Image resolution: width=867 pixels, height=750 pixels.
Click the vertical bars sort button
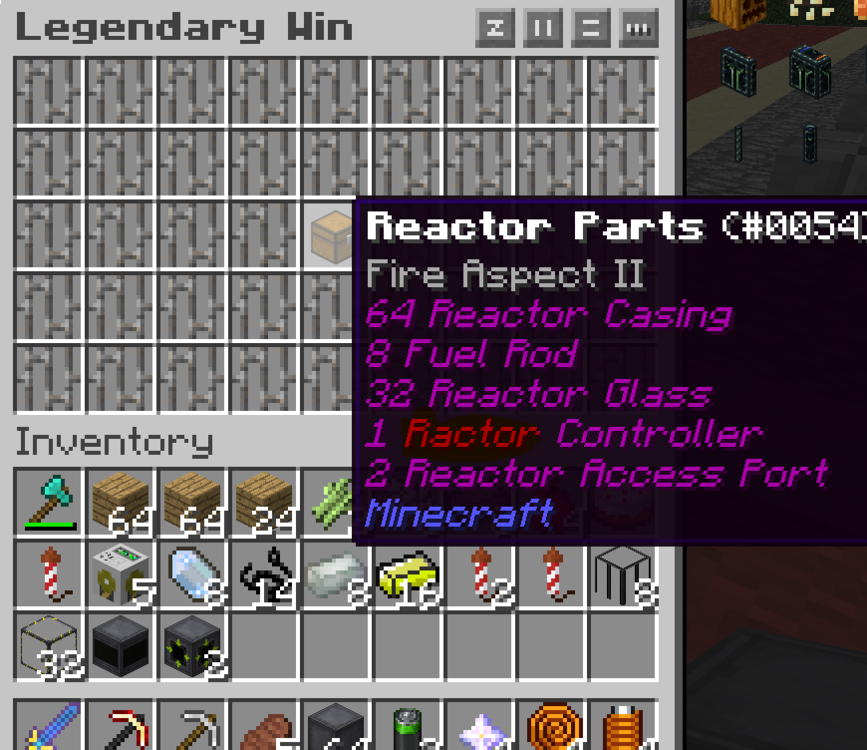pyautogui.click(x=543, y=29)
